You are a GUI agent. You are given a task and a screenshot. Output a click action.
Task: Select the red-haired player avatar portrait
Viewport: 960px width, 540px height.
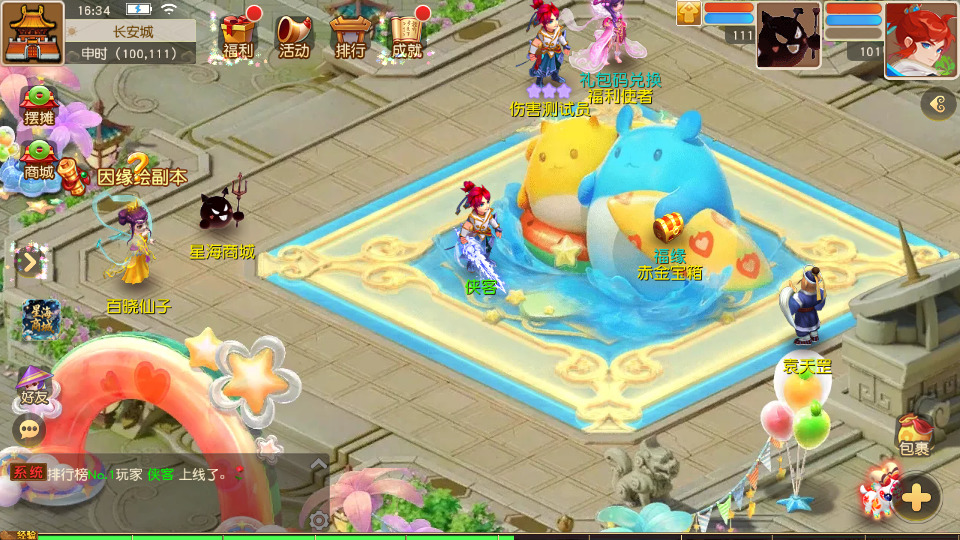(920, 38)
